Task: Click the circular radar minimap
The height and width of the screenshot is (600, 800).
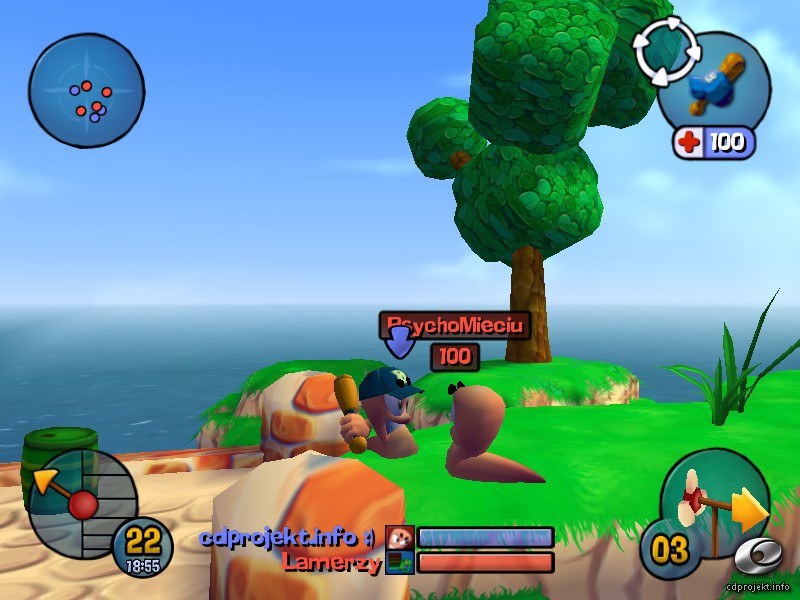Action: point(86,91)
